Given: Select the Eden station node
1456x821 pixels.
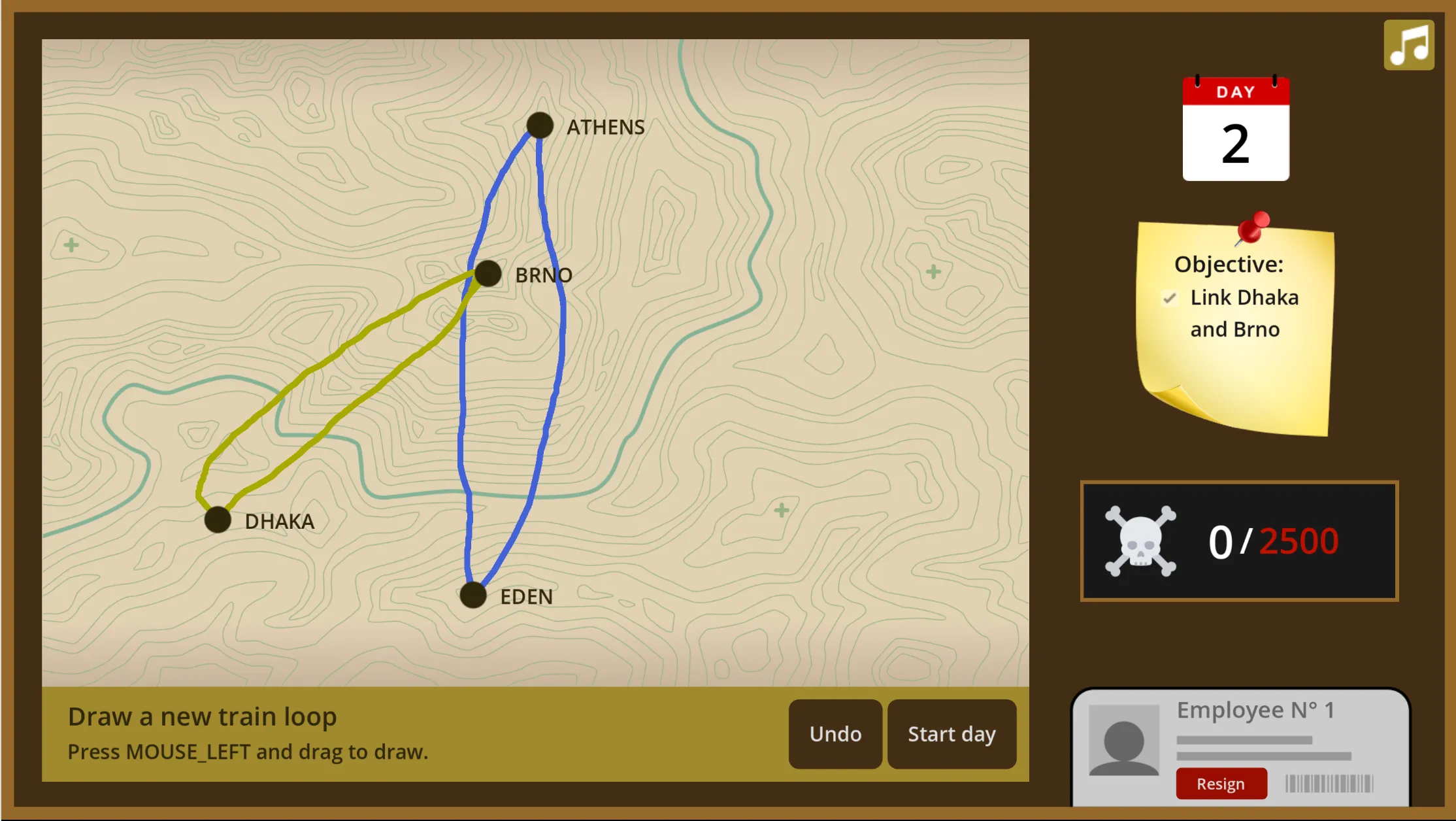Looking at the screenshot, I should [472, 595].
